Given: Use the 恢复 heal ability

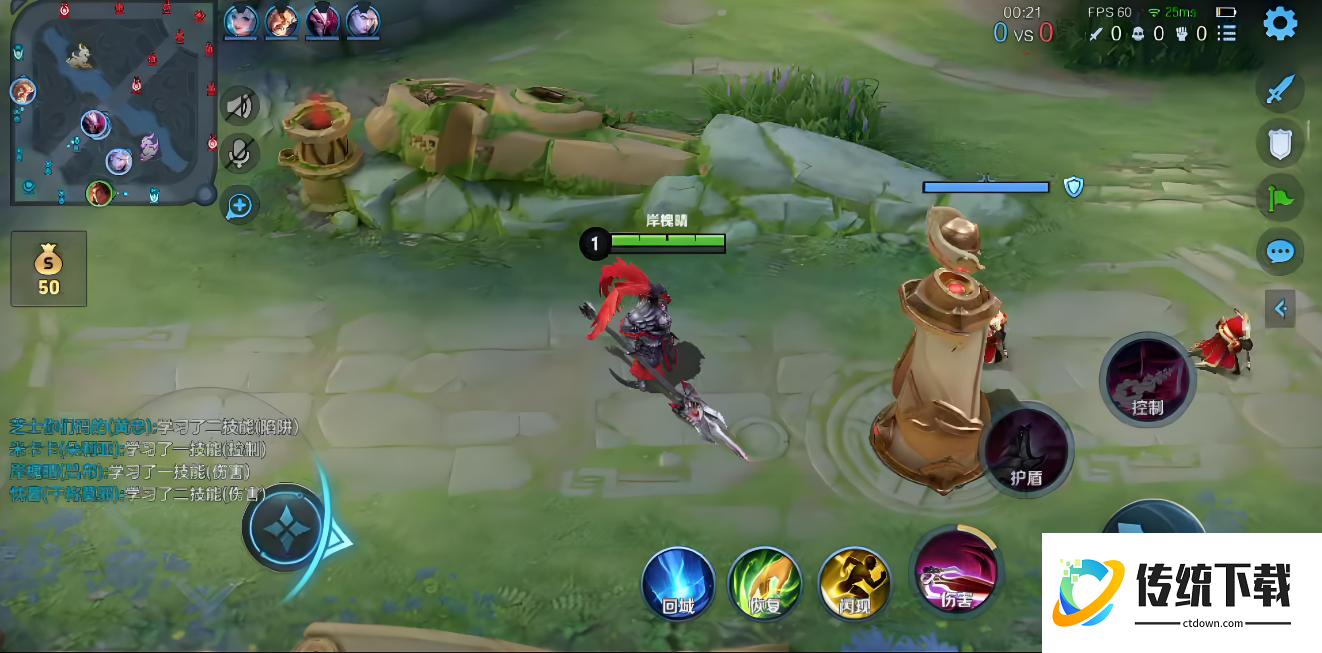Looking at the screenshot, I should pos(765,583).
